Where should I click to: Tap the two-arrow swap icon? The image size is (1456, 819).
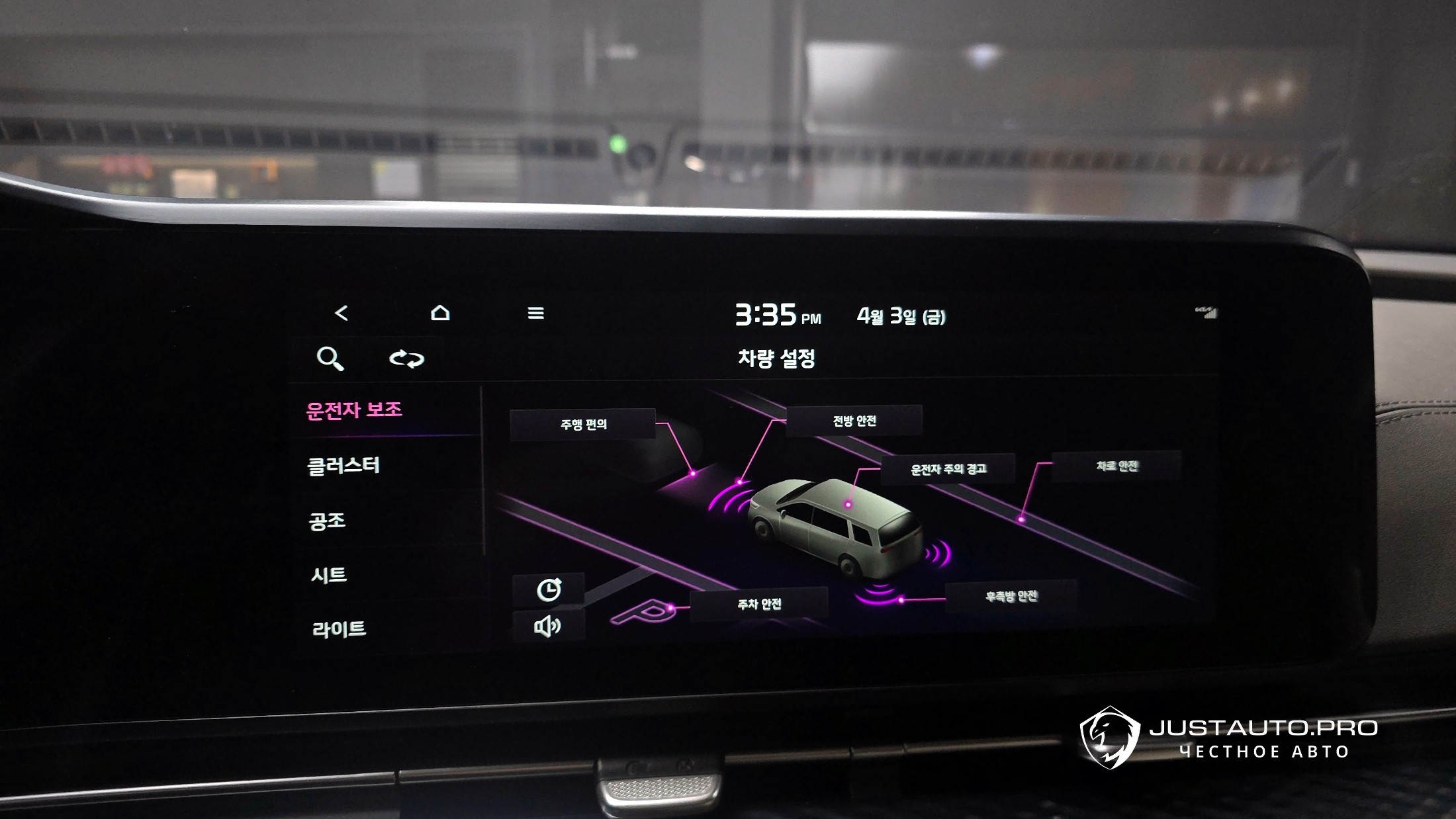(x=406, y=359)
